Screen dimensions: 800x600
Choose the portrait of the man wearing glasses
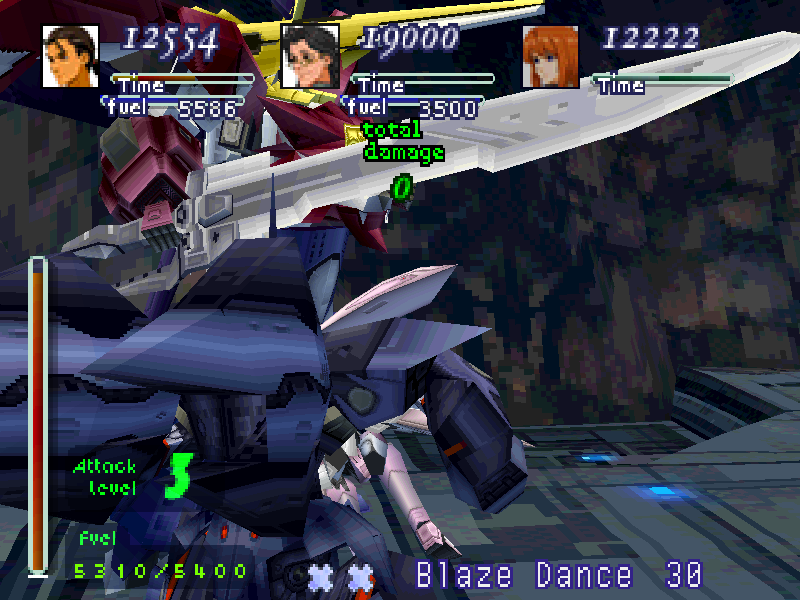point(310,56)
